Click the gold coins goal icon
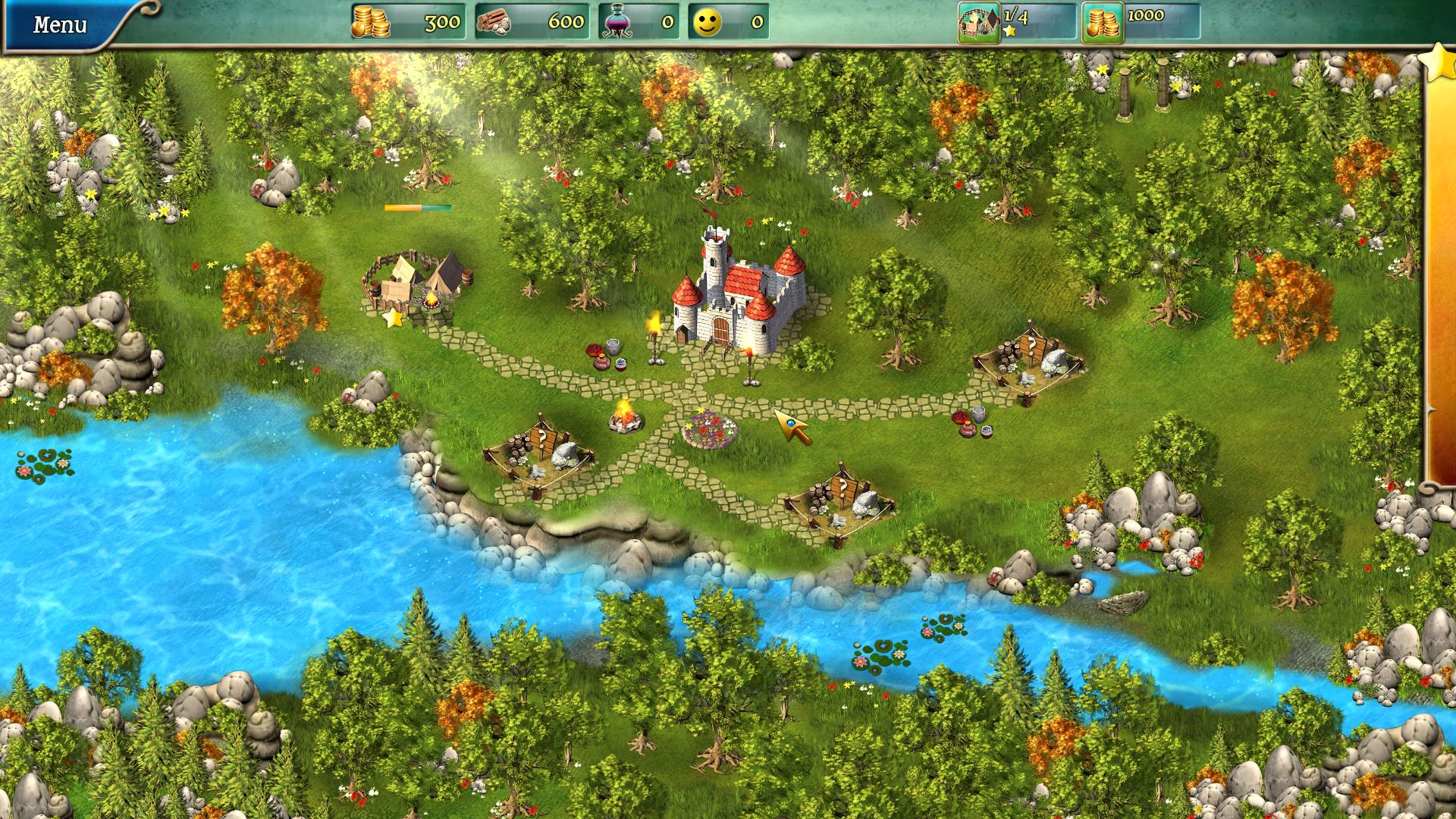 [x=1102, y=23]
